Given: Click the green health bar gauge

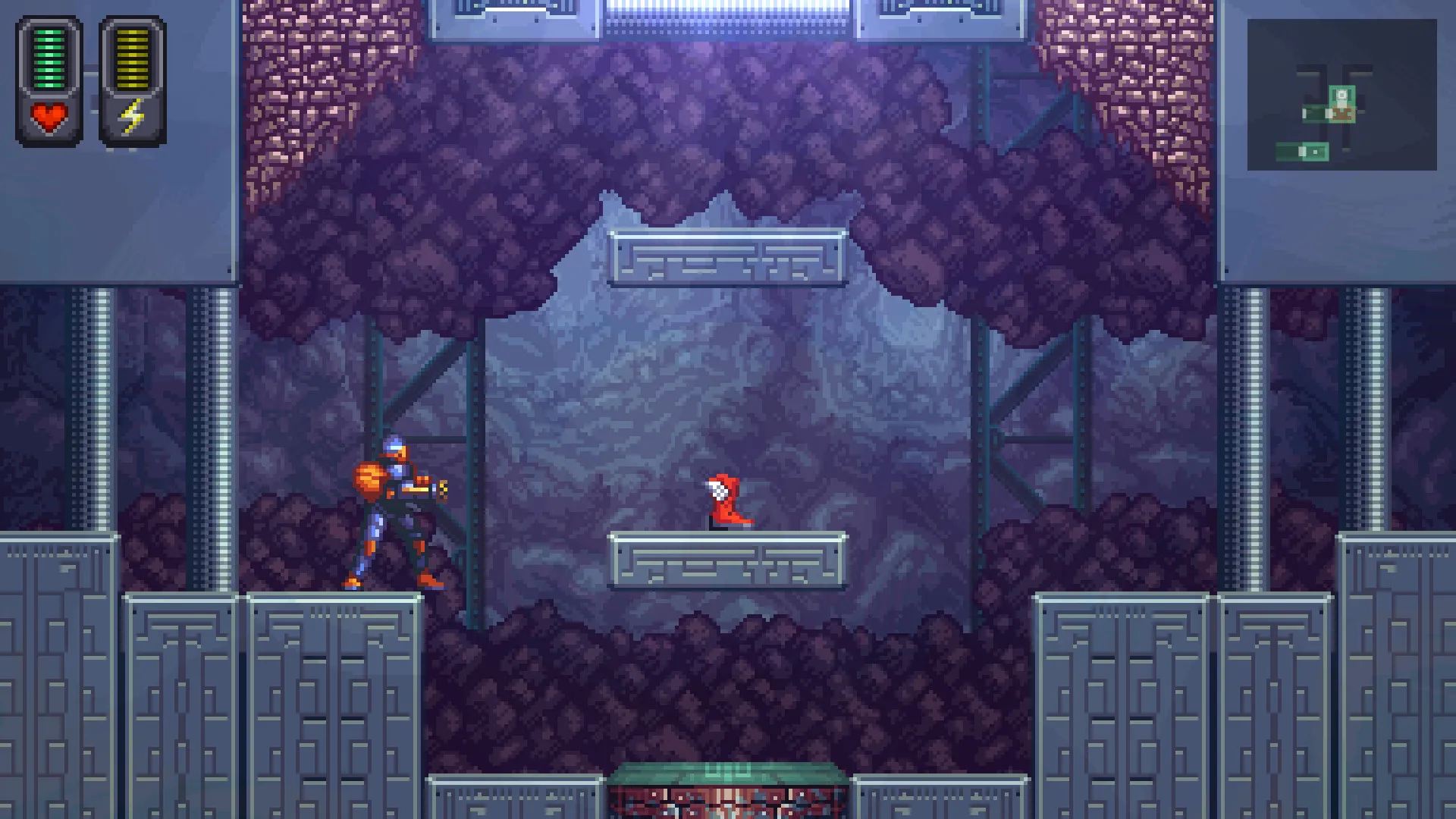Looking at the screenshot, I should 49,57.
